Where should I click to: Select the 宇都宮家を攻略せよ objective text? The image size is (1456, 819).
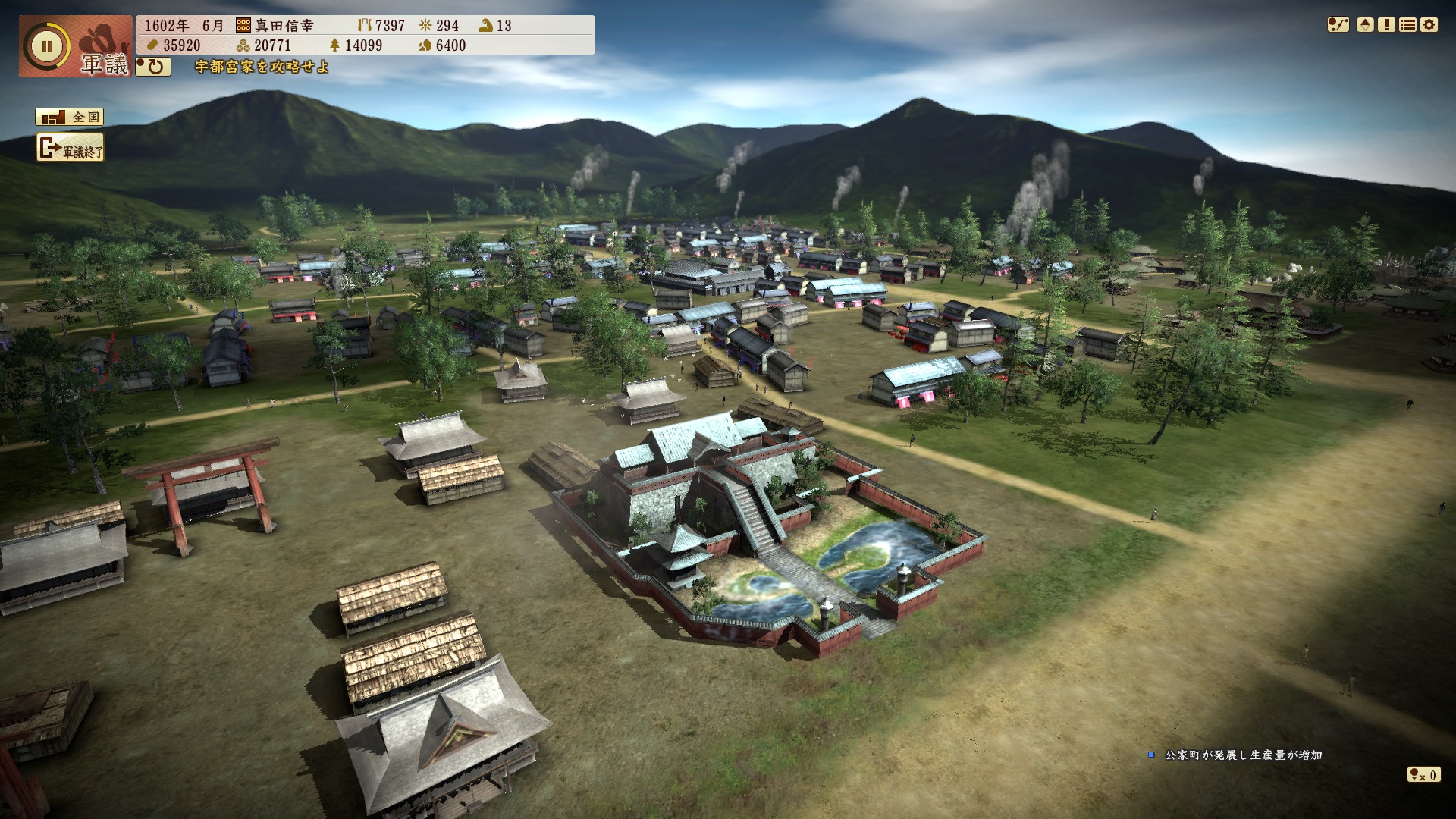click(262, 67)
